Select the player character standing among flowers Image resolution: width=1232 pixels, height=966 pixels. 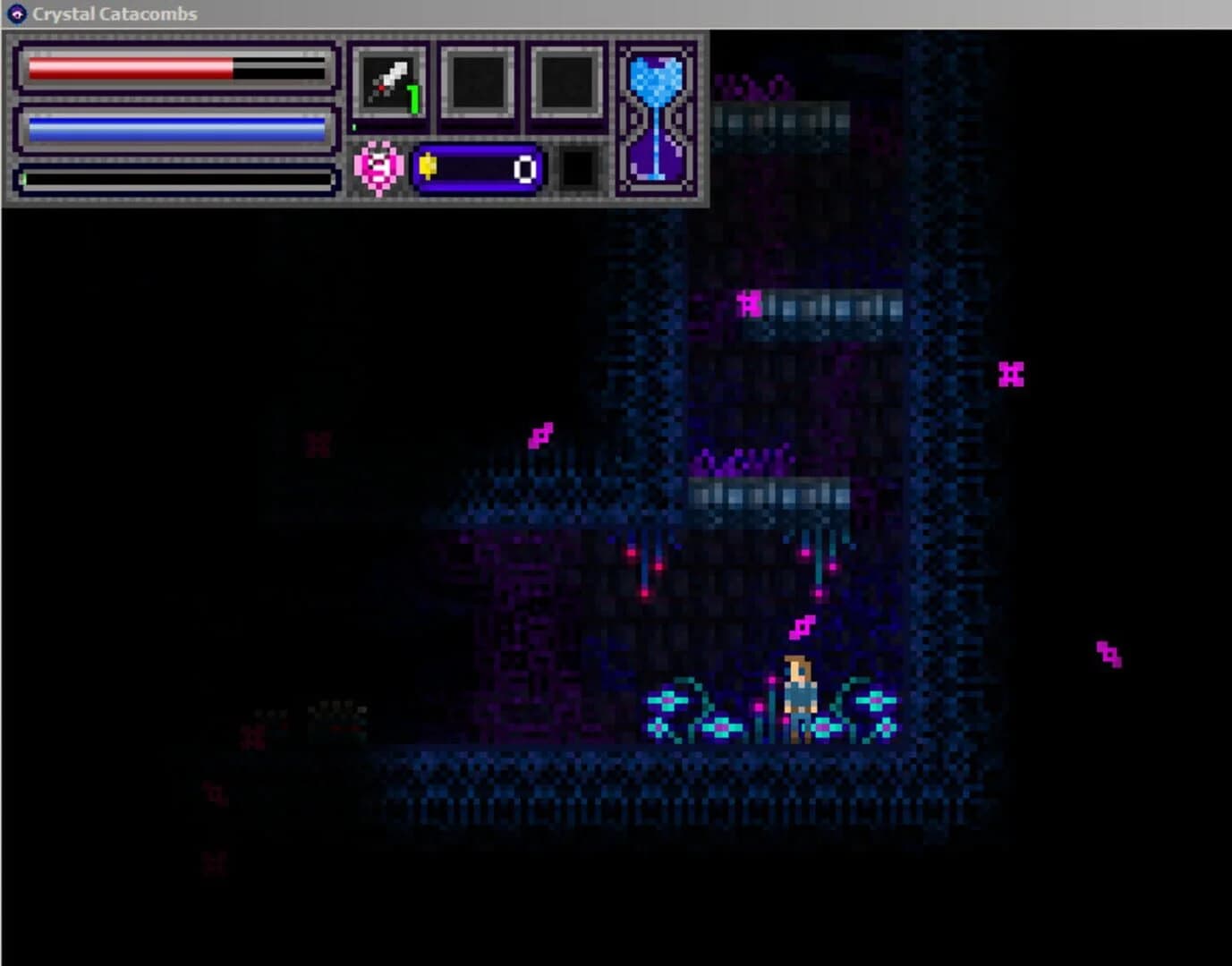[x=799, y=693]
